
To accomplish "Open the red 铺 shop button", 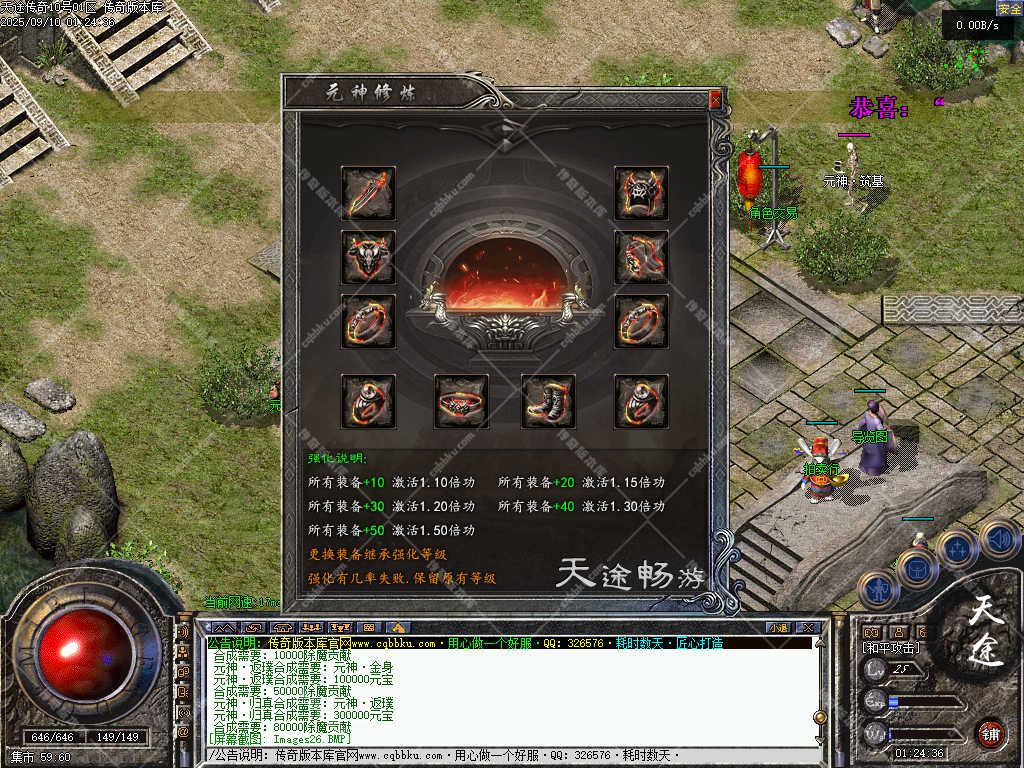I will [x=990, y=732].
